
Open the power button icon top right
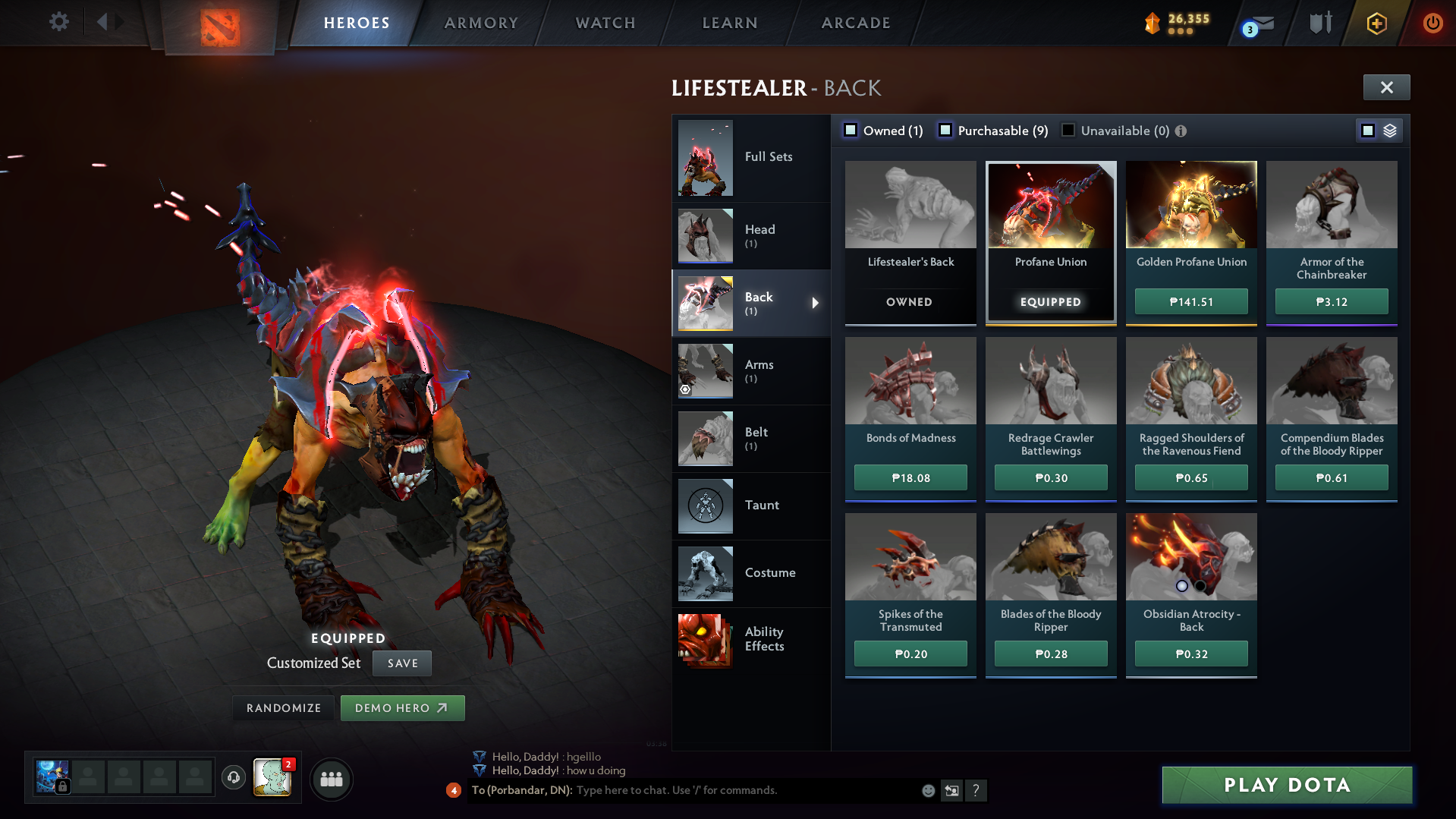(x=1432, y=23)
